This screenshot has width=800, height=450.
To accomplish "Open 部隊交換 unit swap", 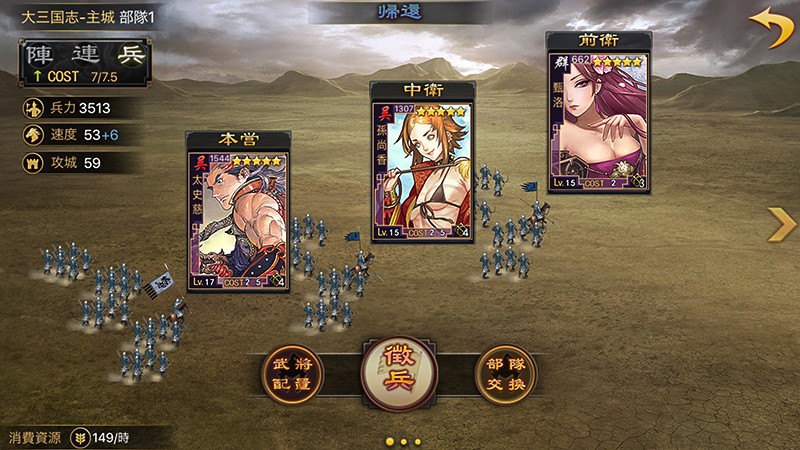I will click(x=507, y=376).
